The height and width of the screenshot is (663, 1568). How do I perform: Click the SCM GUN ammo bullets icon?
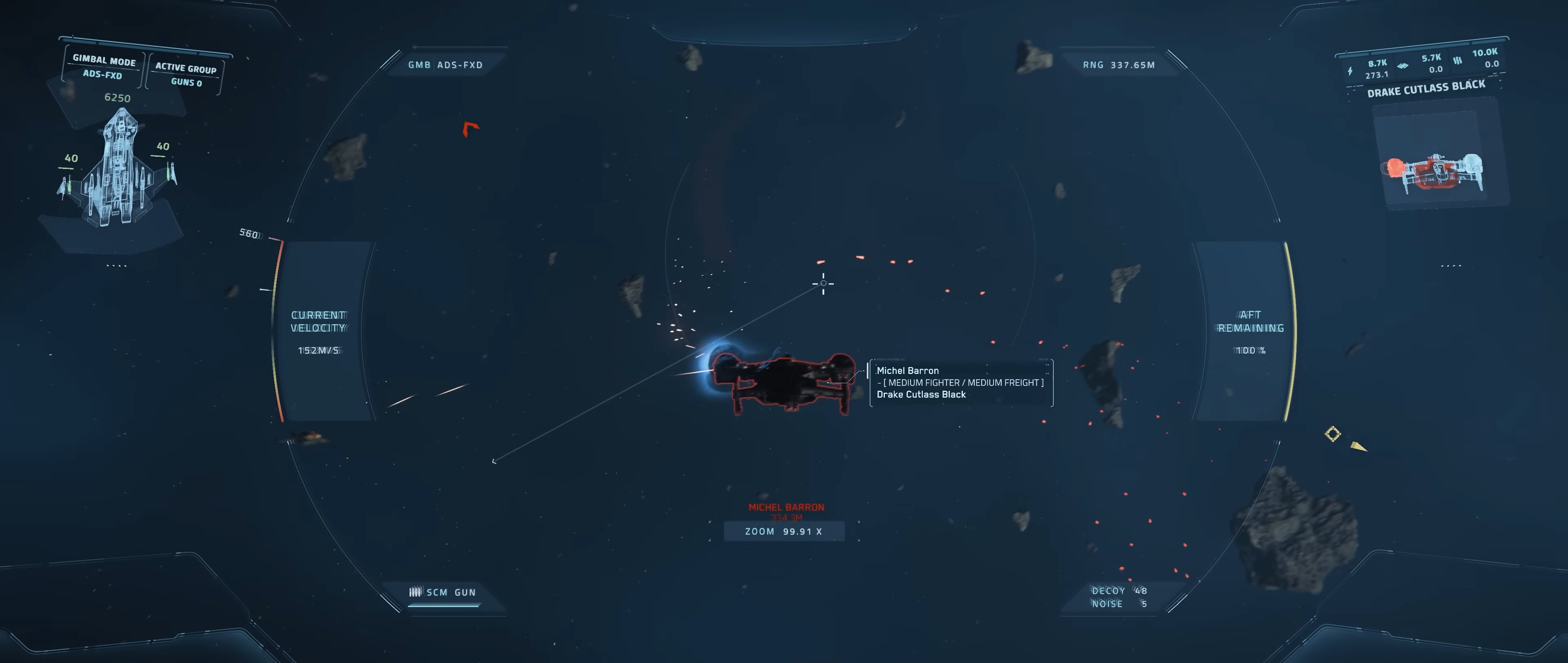(x=416, y=591)
